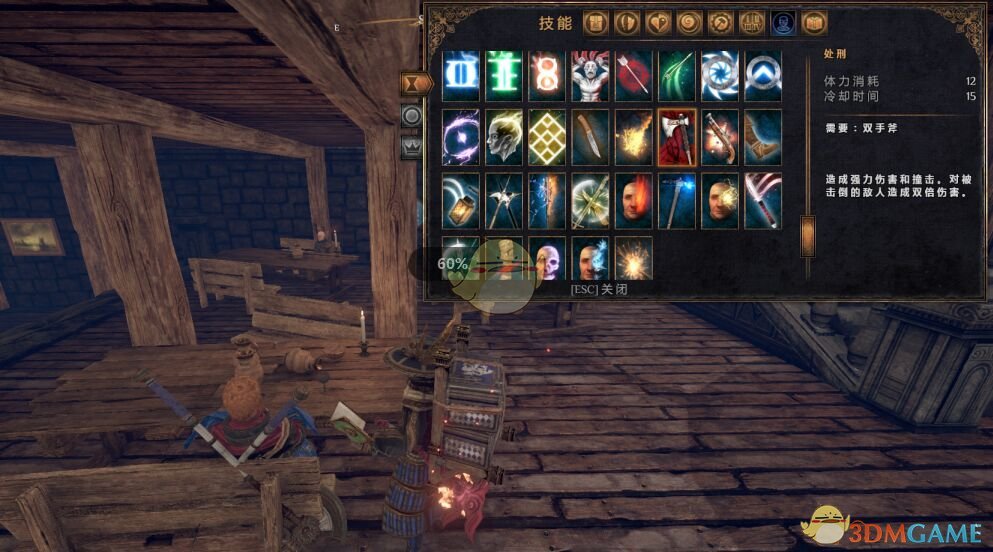Image resolution: width=993 pixels, height=552 pixels.
Task: Switch to the heart-shaped tab
Action: pos(658,23)
